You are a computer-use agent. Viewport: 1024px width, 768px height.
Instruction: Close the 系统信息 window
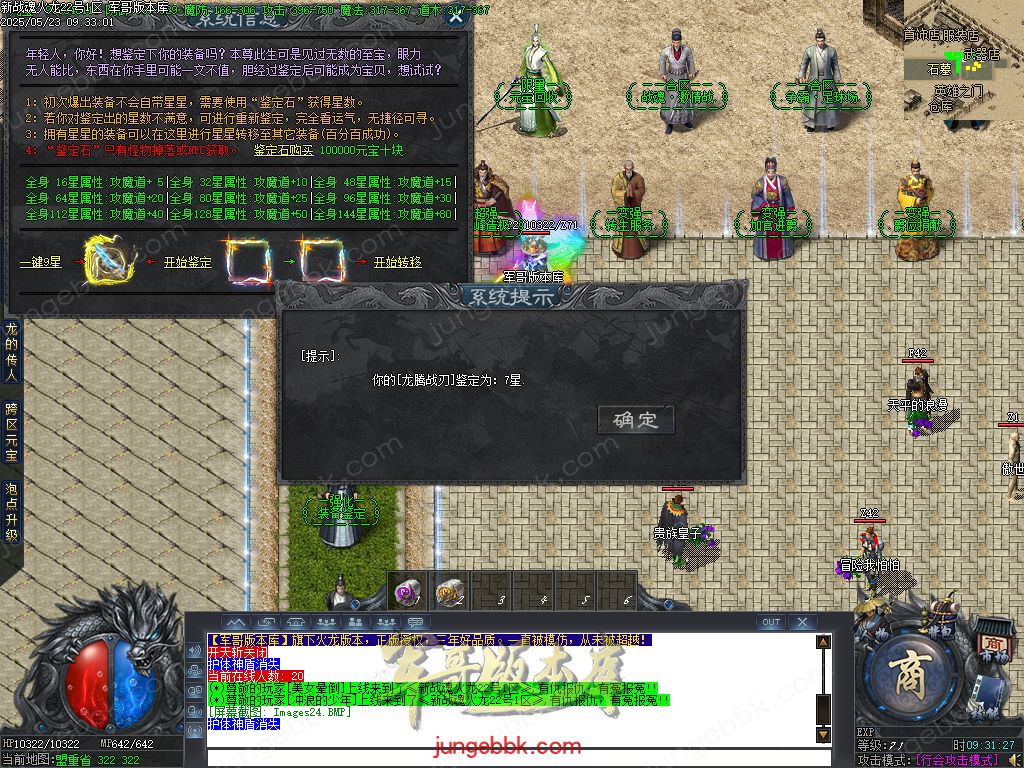pyautogui.click(x=456, y=16)
